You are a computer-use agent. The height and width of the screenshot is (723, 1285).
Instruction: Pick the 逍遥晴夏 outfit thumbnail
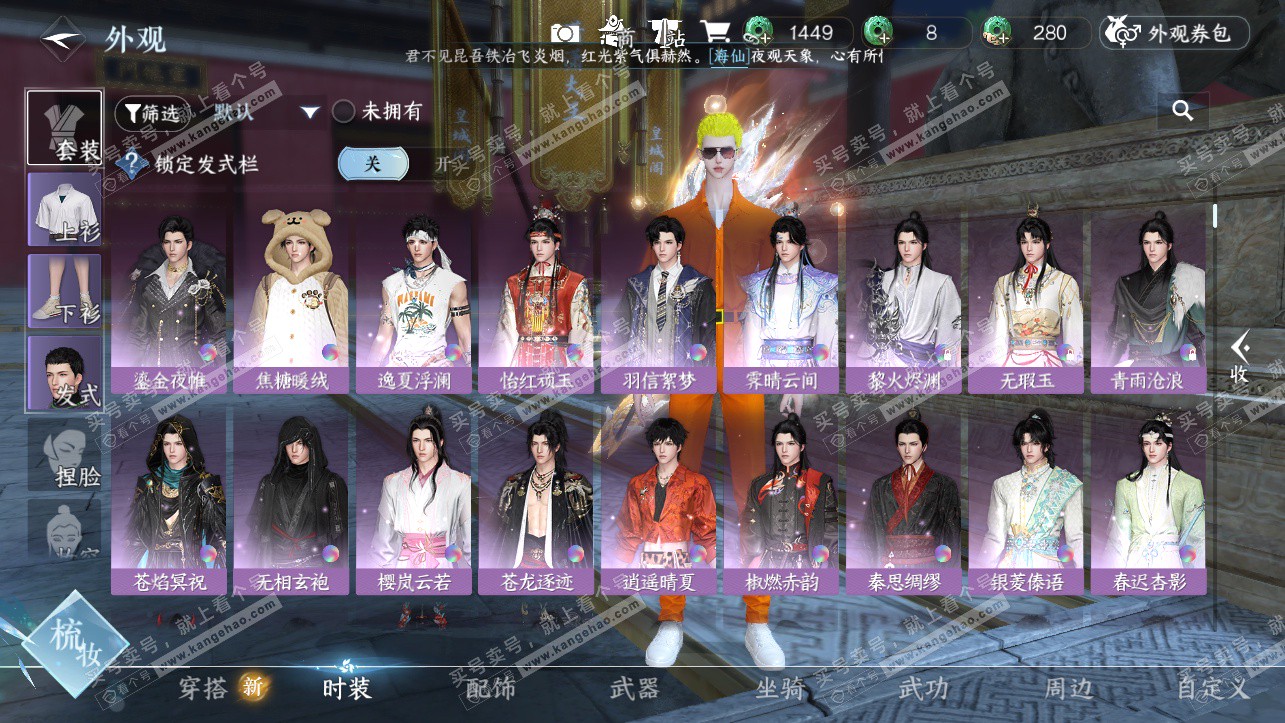pyautogui.click(x=658, y=500)
